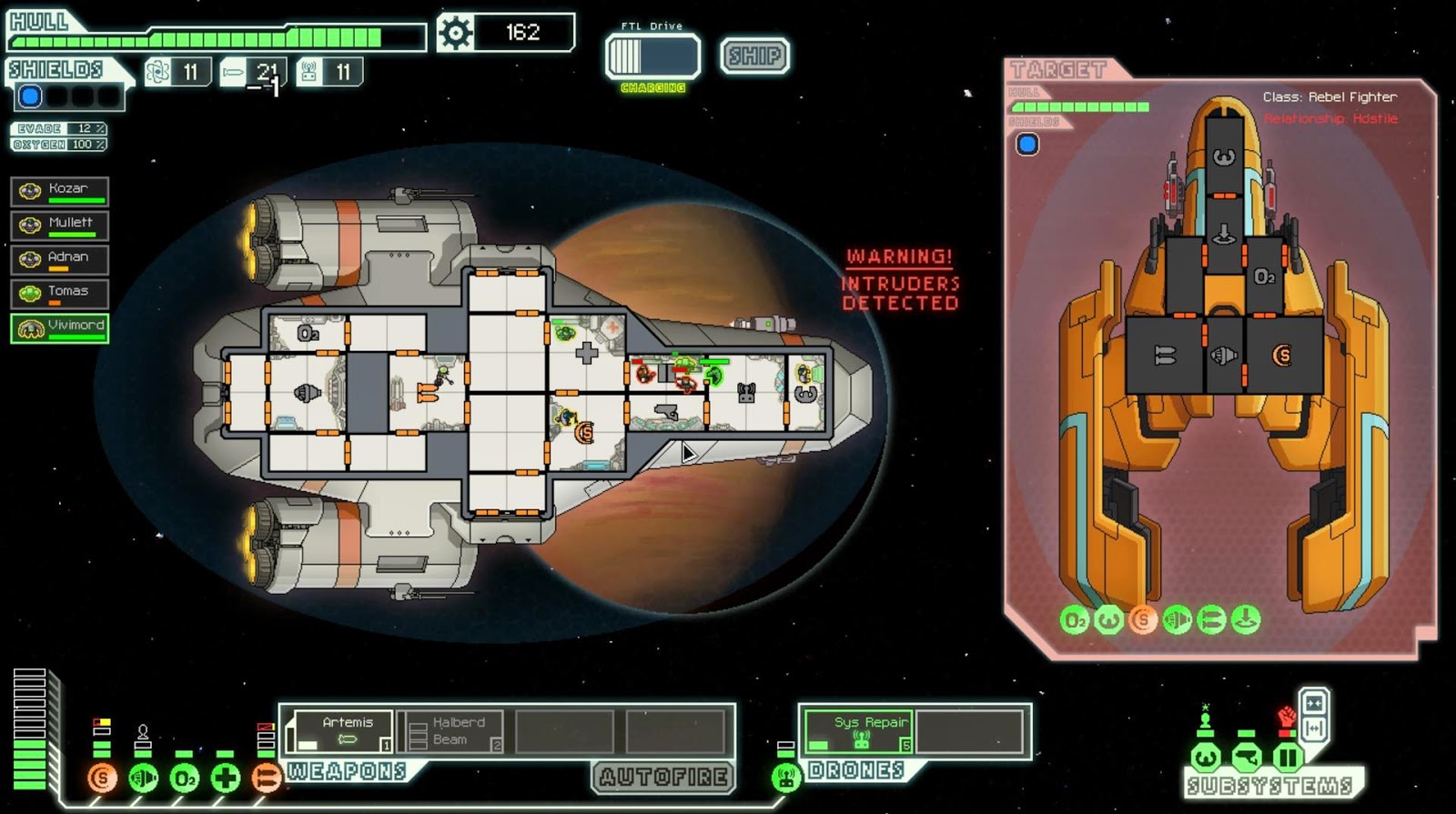Toggle the AUTOFIRE button
1456x814 pixels.
[663, 777]
